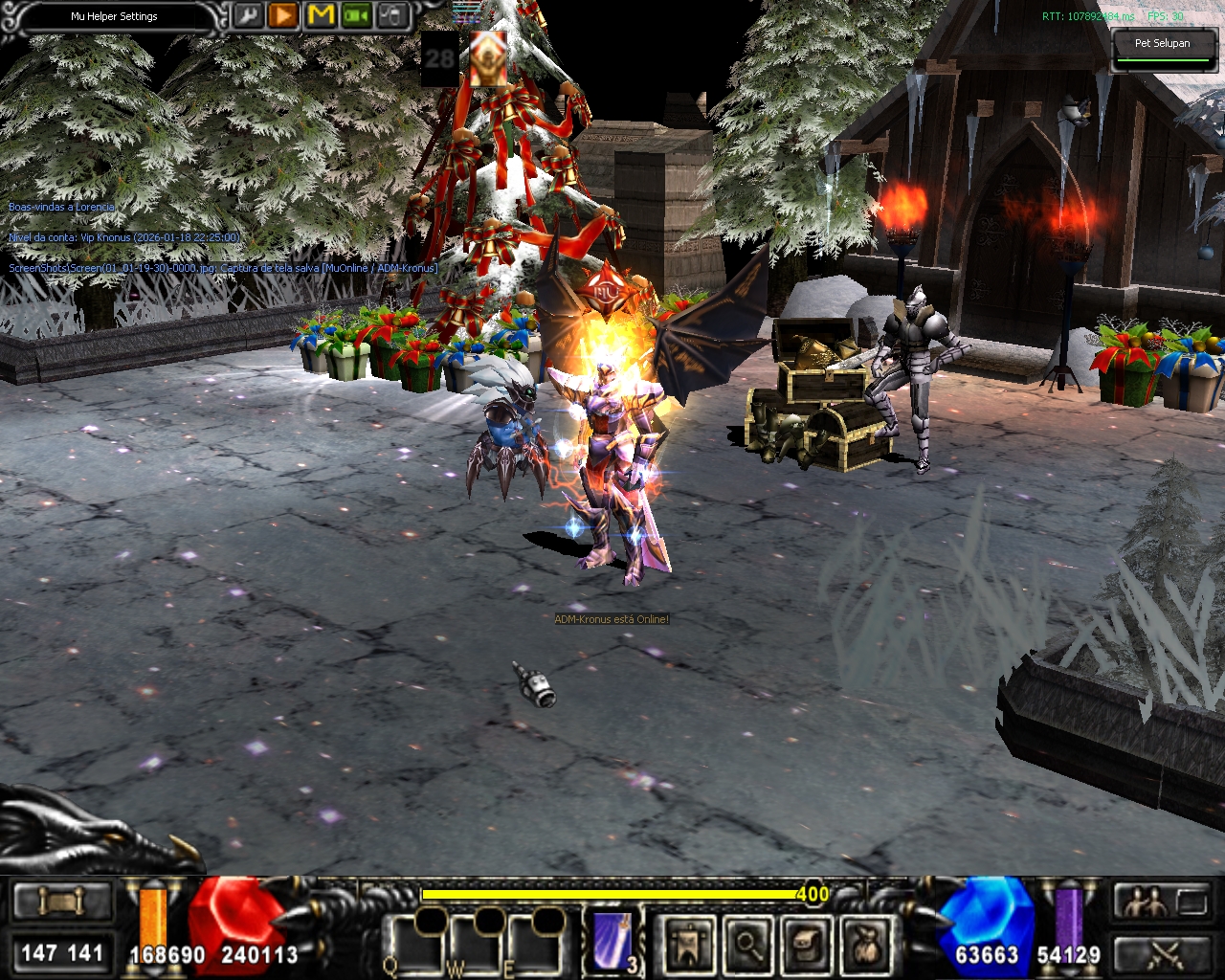The width and height of the screenshot is (1225, 980).
Task: Open the inventory bag
Action: tap(866, 944)
